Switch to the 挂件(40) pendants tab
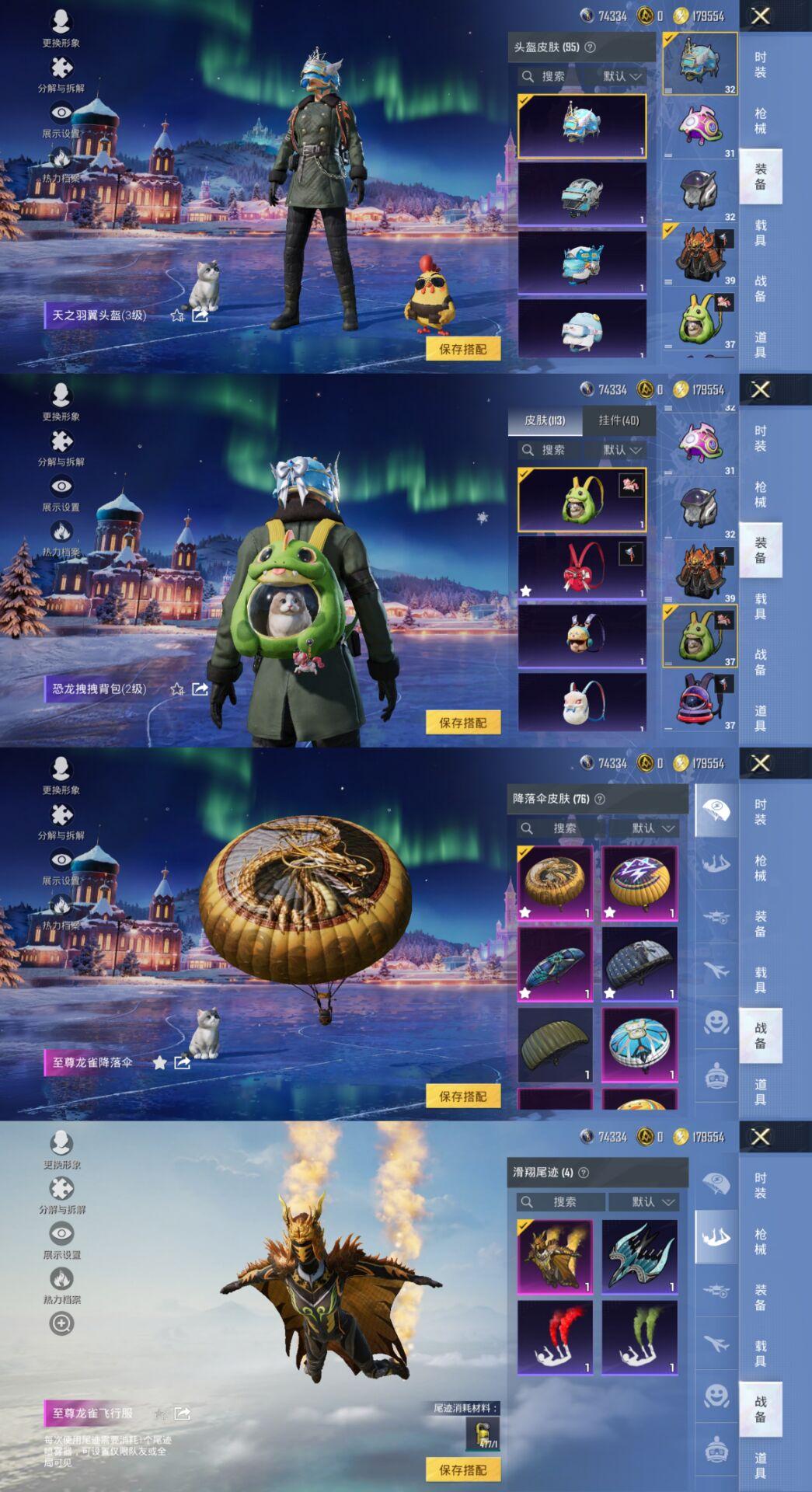The height and width of the screenshot is (1492, 812). [619, 420]
